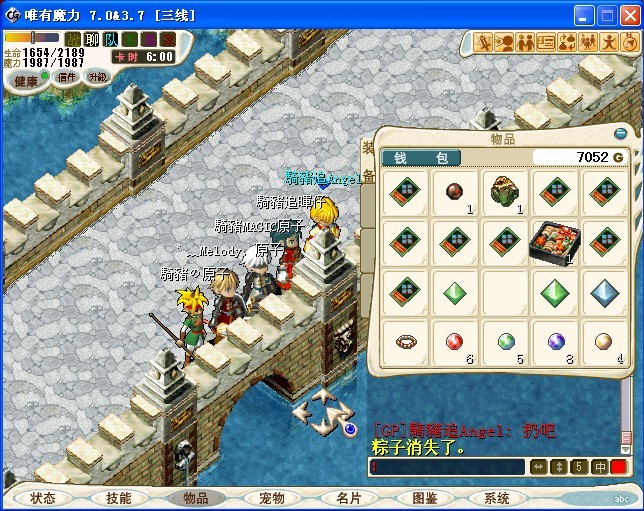Open the 状态 (Status) menu
644x511 pixels.
(43, 498)
